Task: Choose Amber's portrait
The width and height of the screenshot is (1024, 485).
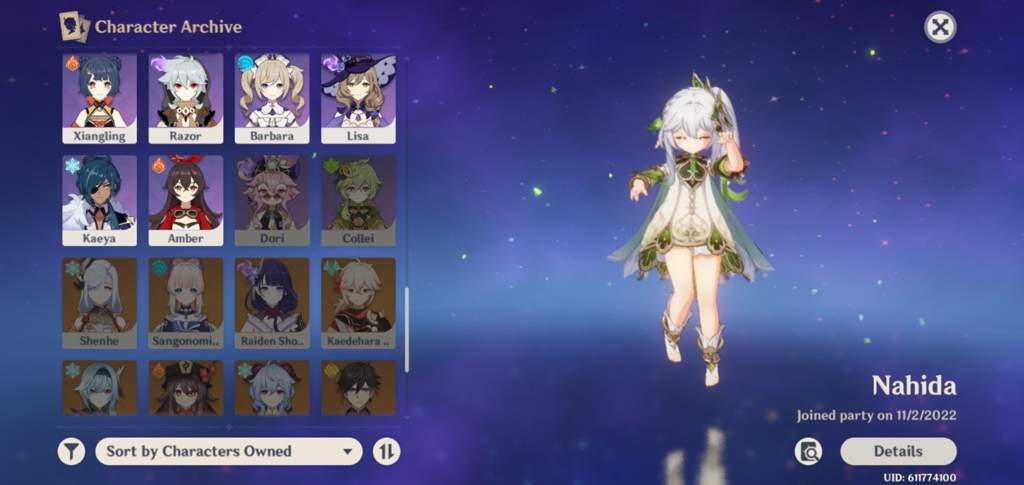Action: click(x=186, y=200)
